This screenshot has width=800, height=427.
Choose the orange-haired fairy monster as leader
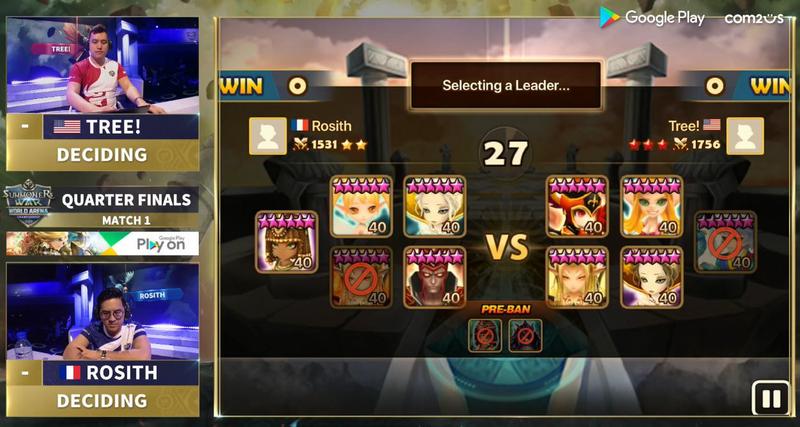click(x=362, y=207)
